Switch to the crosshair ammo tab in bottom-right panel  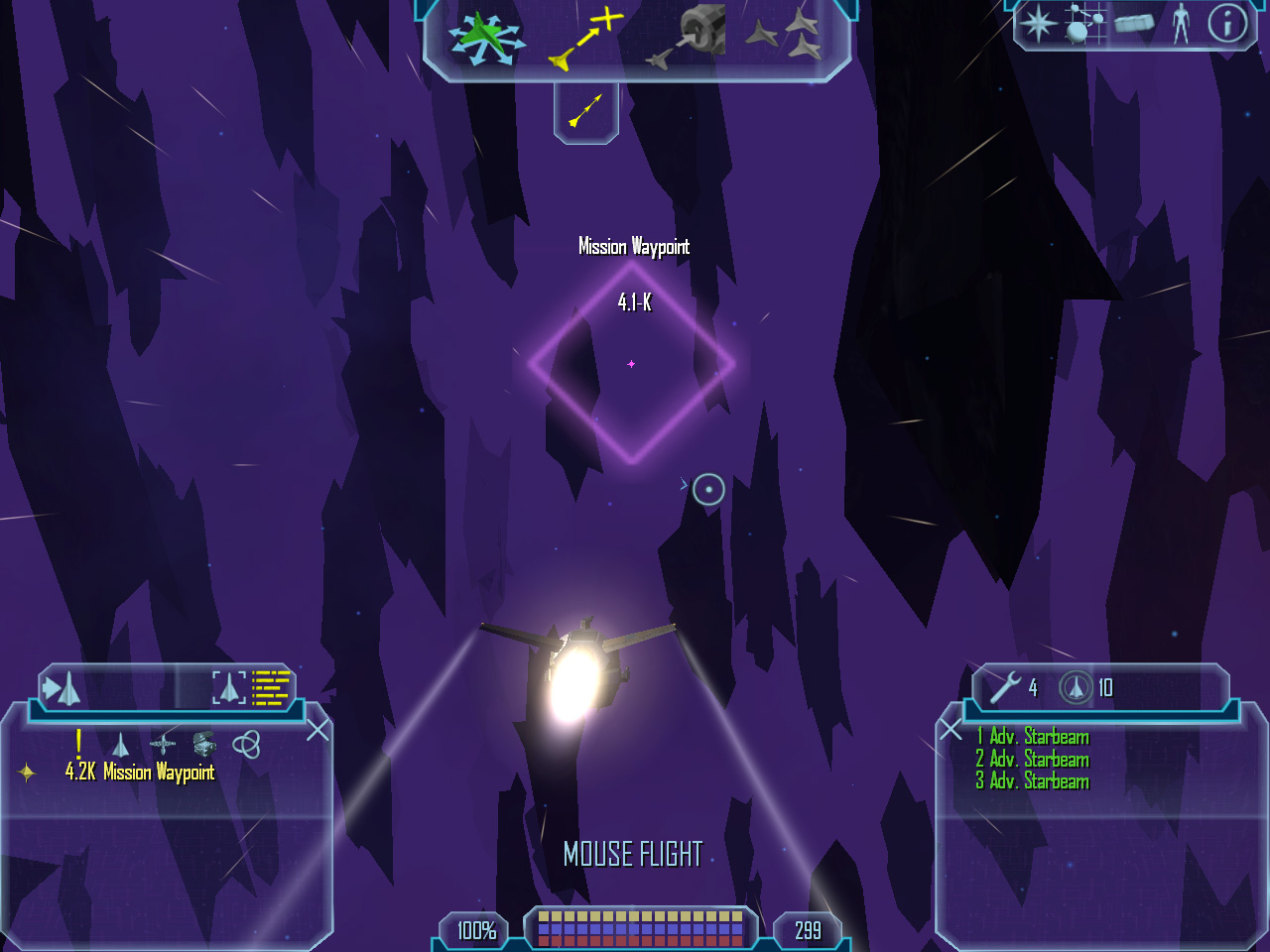click(x=1075, y=687)
